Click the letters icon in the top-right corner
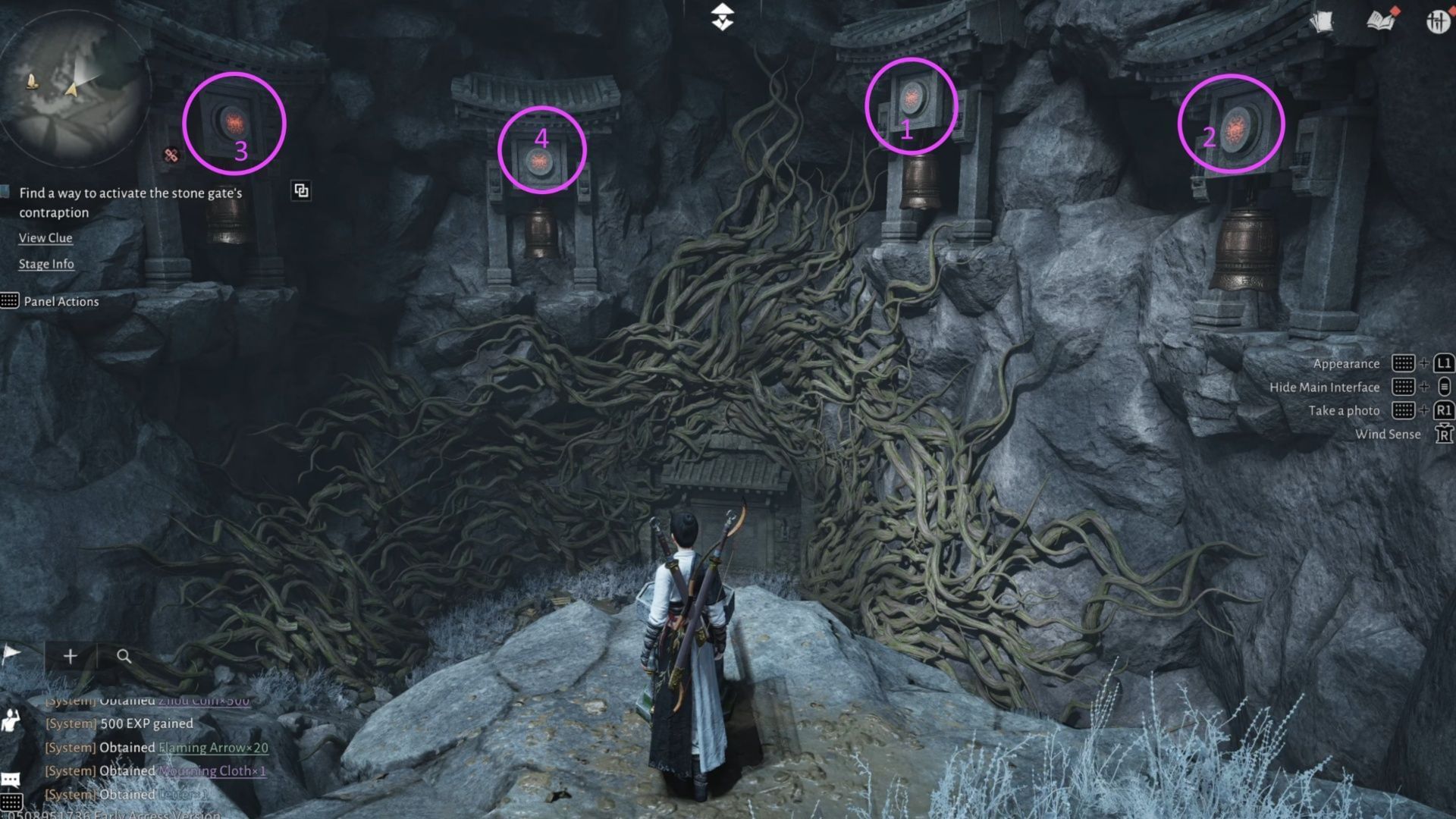Screen dimensions: 1456x819 [x=1323, y=21]
